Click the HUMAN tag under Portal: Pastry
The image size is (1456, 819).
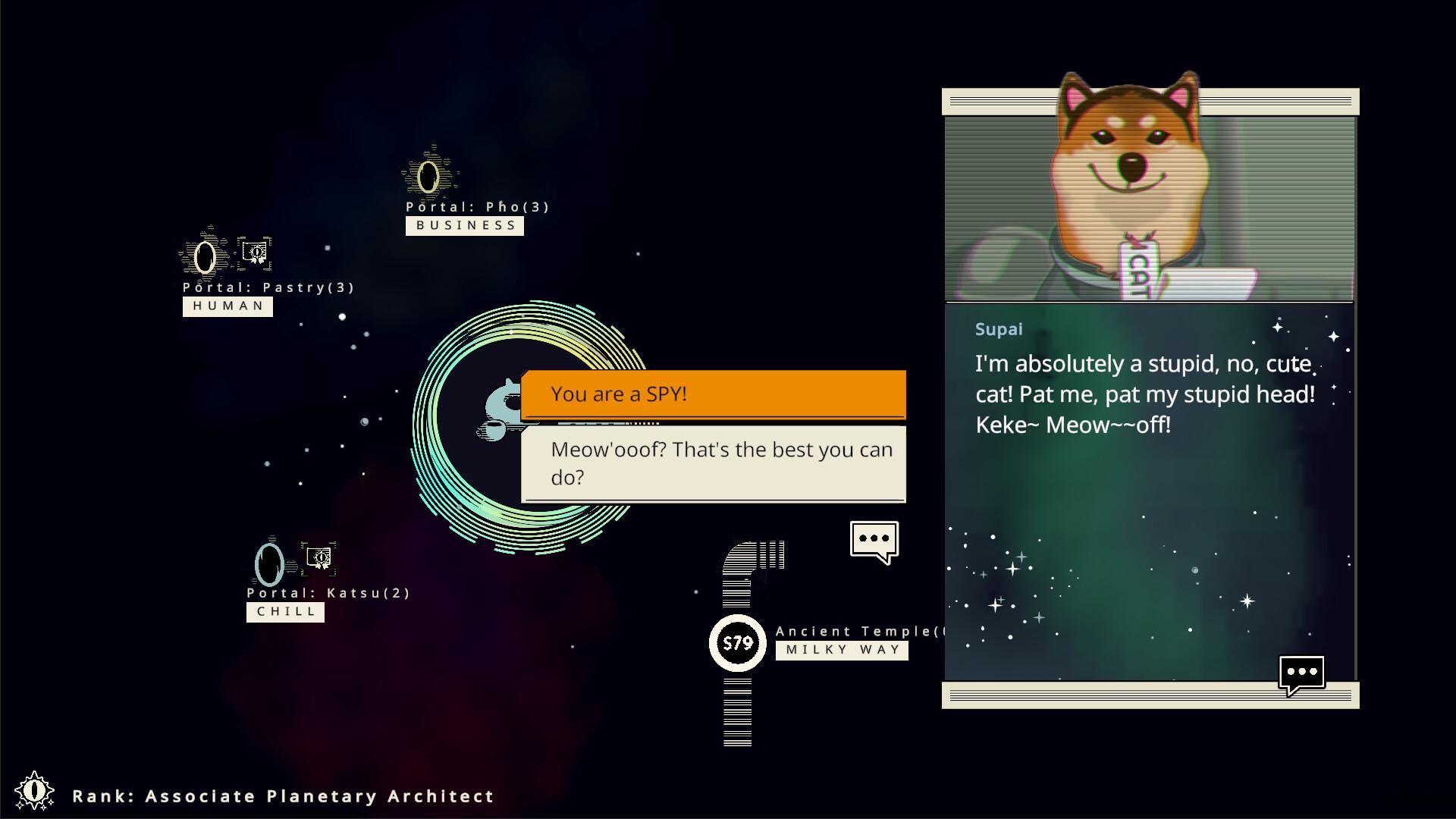[227, 306]
